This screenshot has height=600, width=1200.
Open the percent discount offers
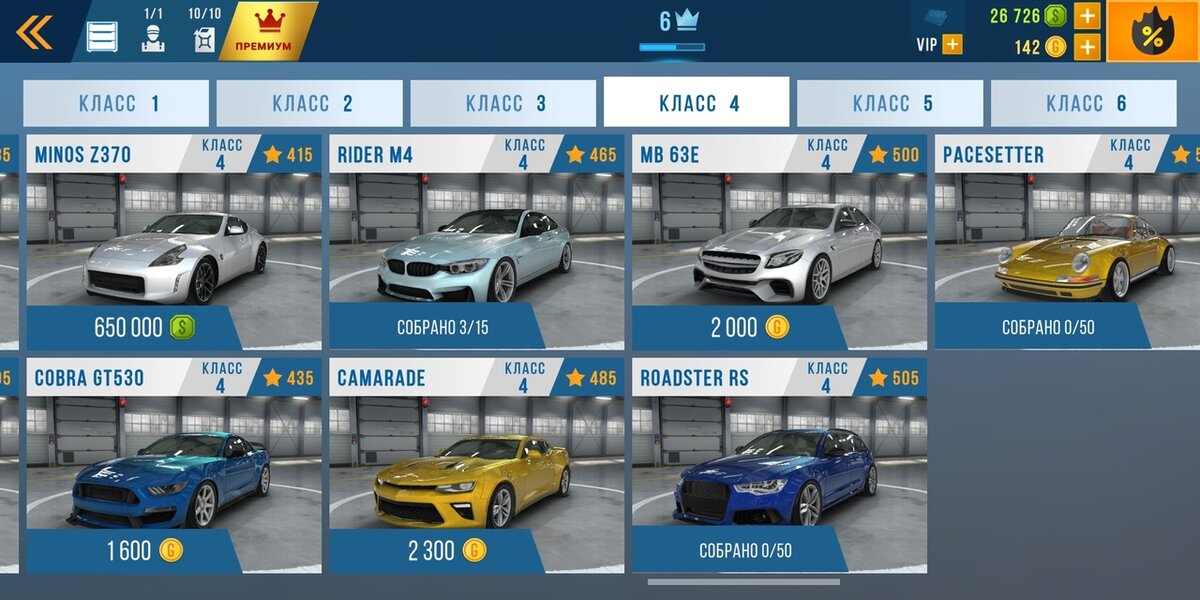(x=1152, y=33)
